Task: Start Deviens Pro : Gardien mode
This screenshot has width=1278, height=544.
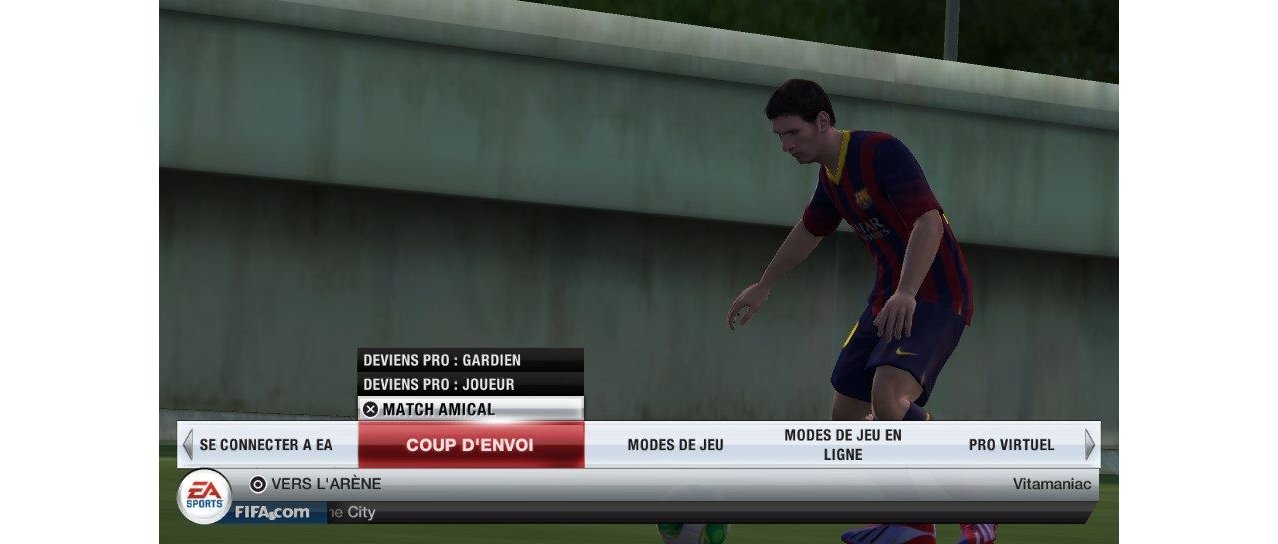Action: click(470, 360)
